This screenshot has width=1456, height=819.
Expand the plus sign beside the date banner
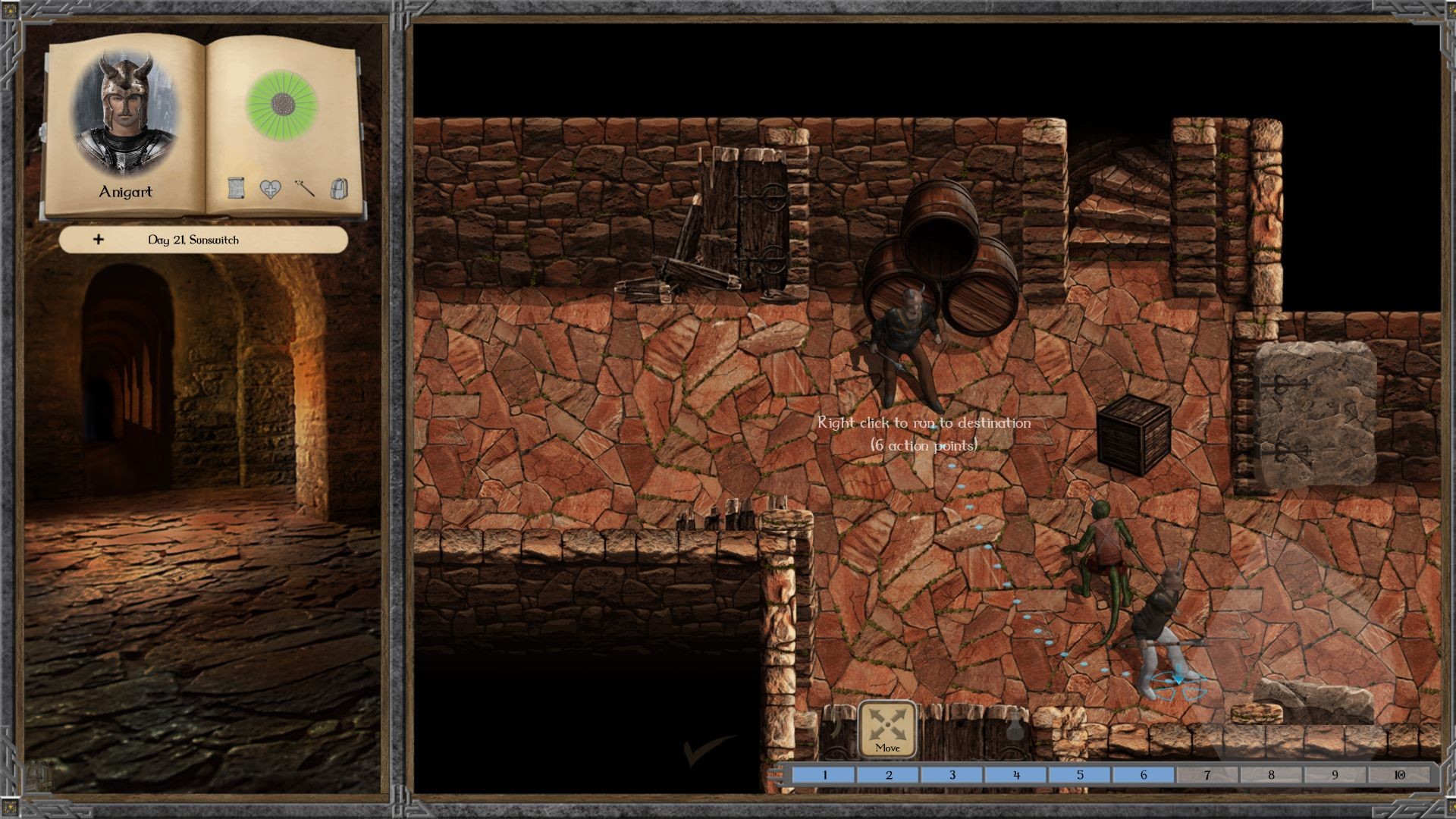pos(97,240)
